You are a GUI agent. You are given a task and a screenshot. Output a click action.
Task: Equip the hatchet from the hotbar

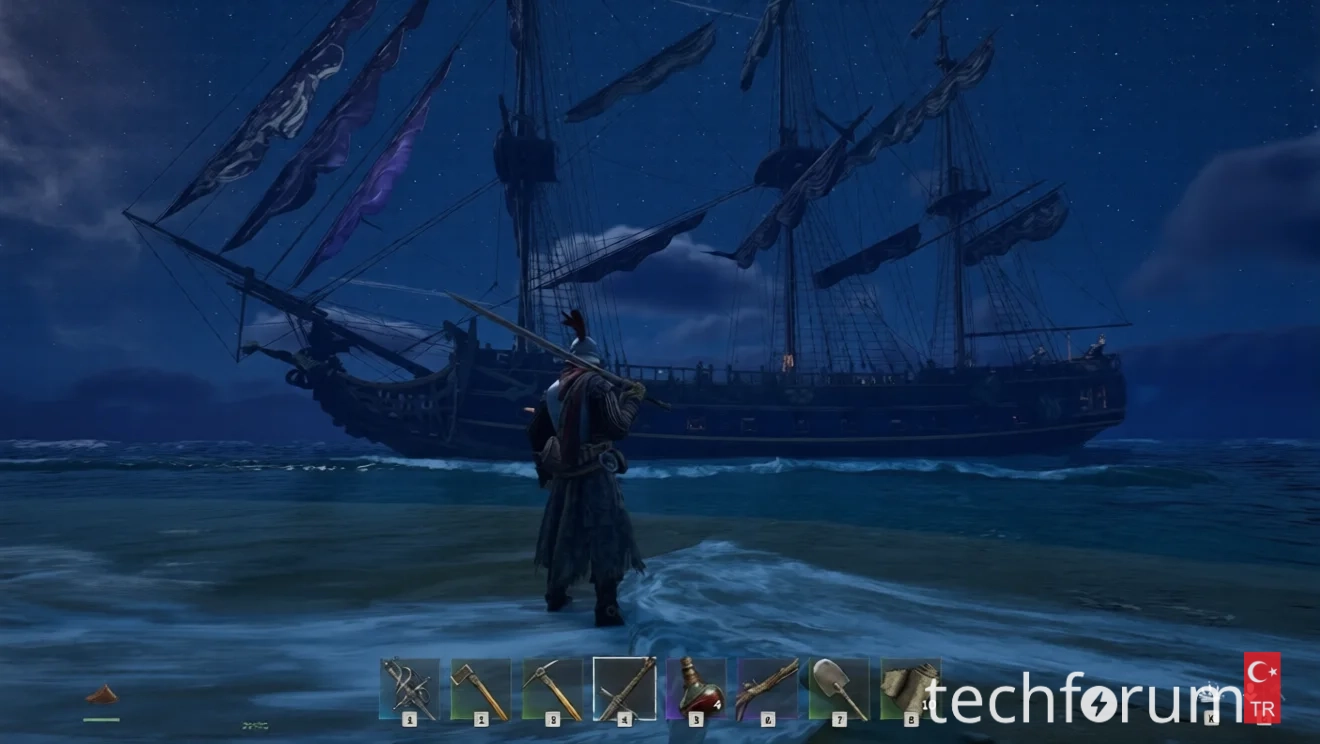pos(481,688)
